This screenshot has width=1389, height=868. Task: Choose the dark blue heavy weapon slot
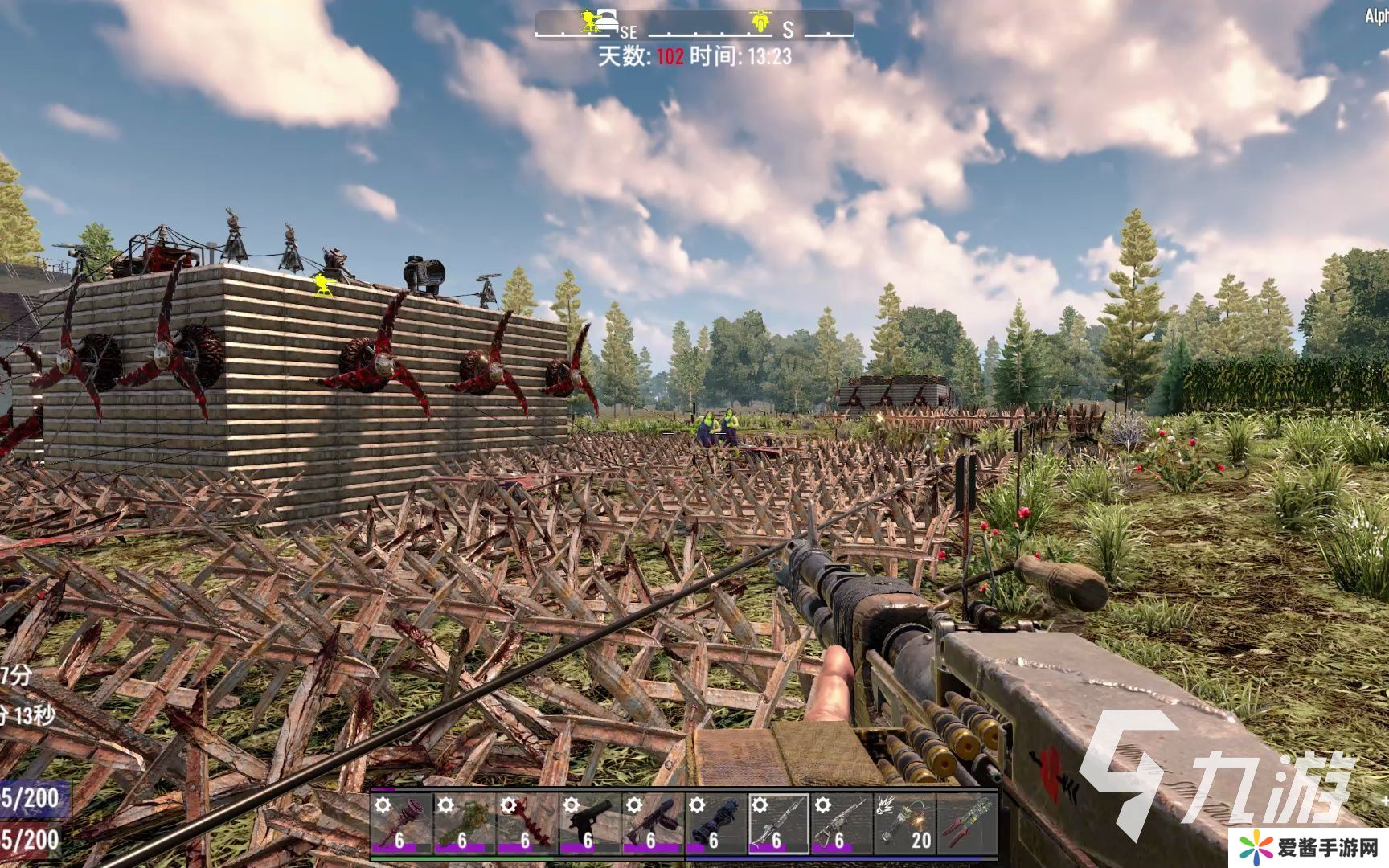point(715,823)
